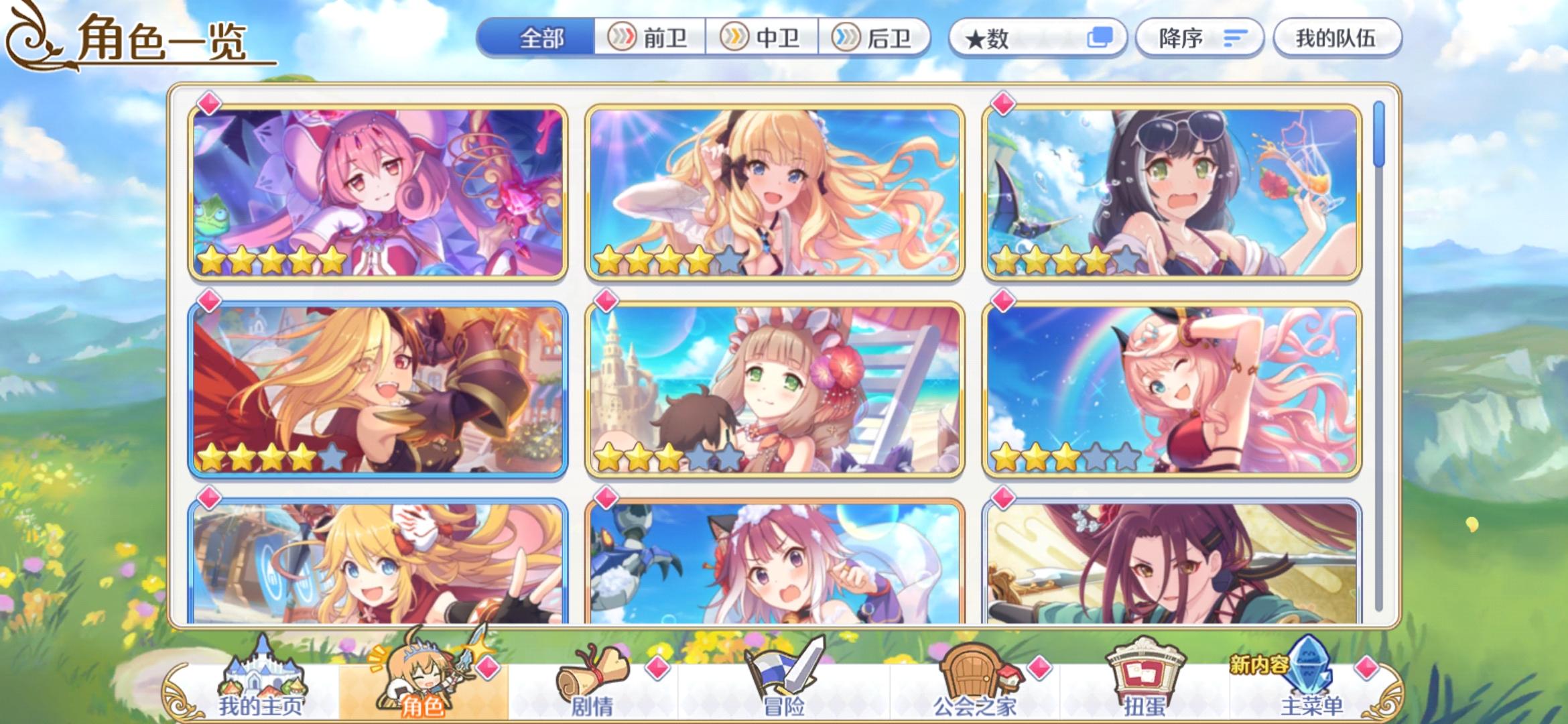
Task: Toggle 降序 descending sort order
Action: (x=1199, y=38)
